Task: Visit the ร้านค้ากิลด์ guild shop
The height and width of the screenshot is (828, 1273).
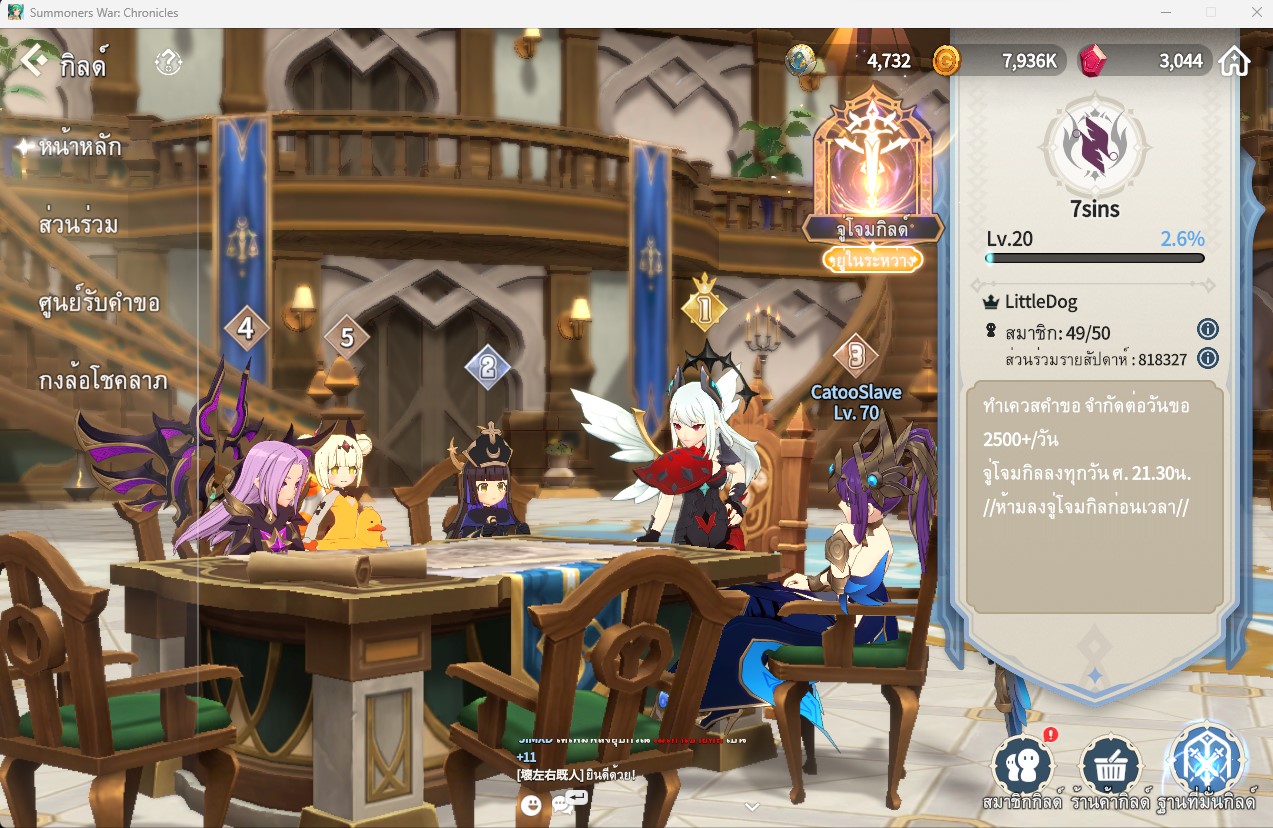Action: [1110, 768]
